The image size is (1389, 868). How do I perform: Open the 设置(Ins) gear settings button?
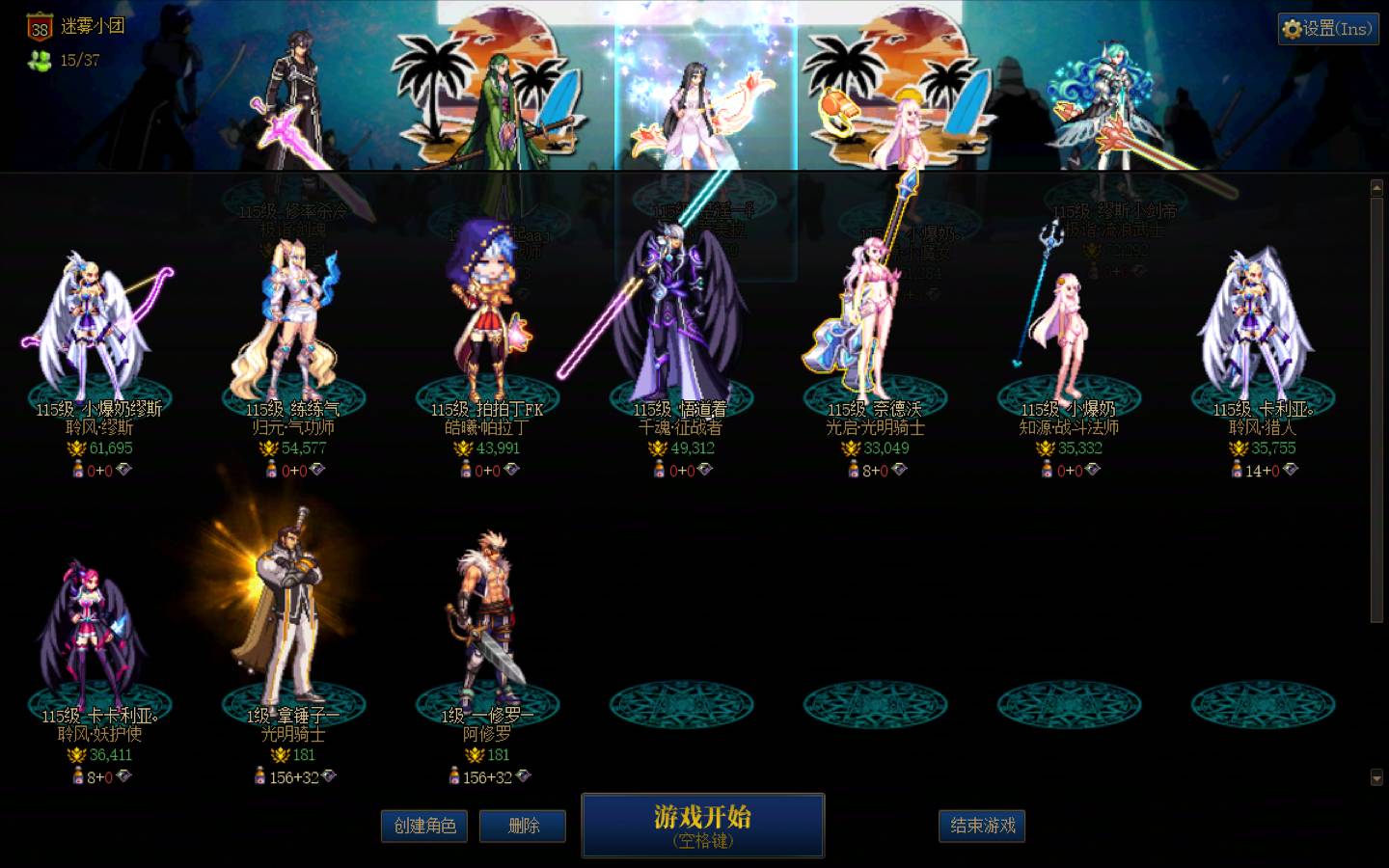tap(1327, 29)
